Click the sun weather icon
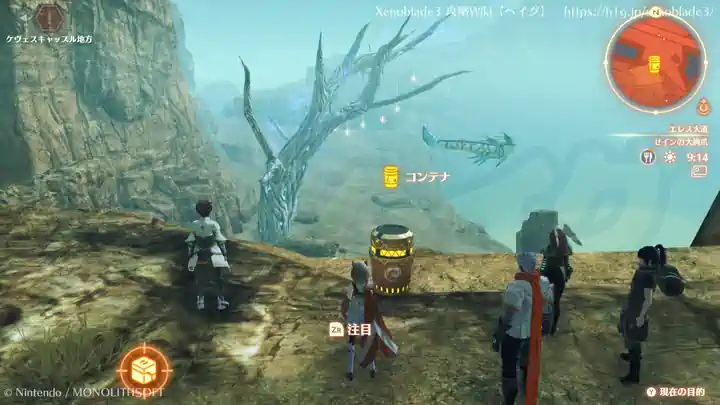The width and height of the screenshot is (720, 405). (670, 157)
